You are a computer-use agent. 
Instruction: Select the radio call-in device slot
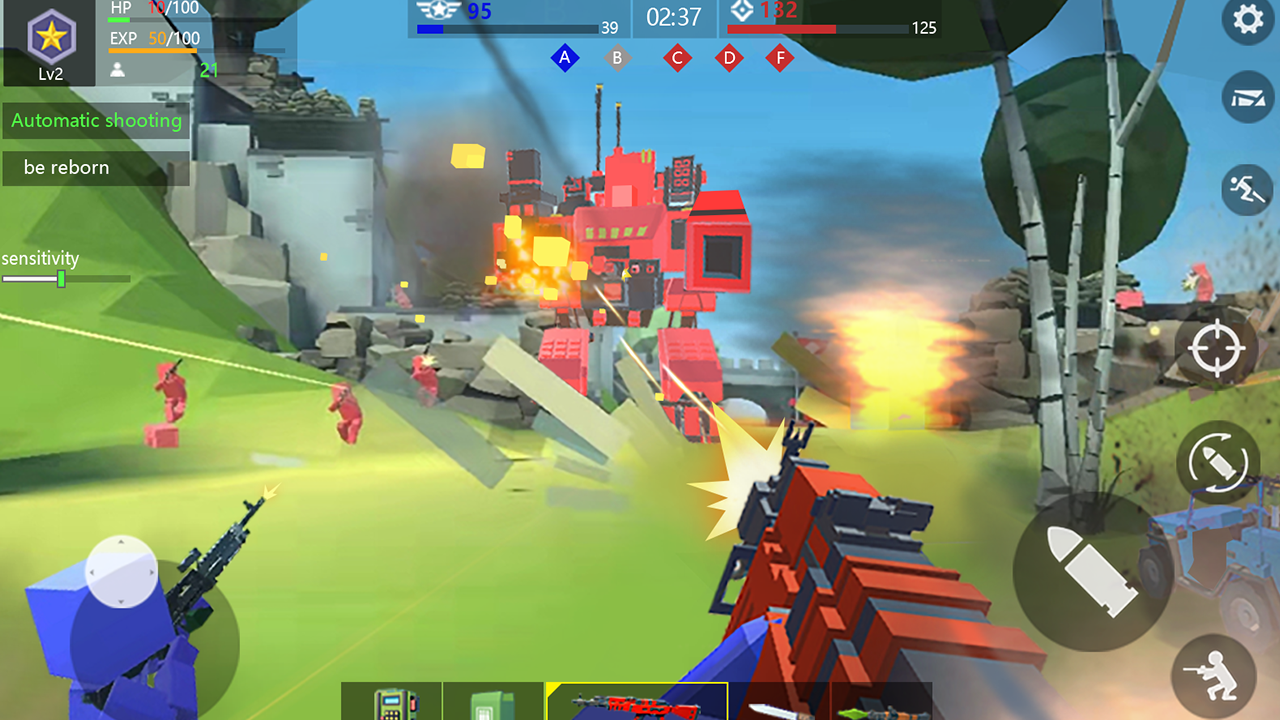point(392,703)
